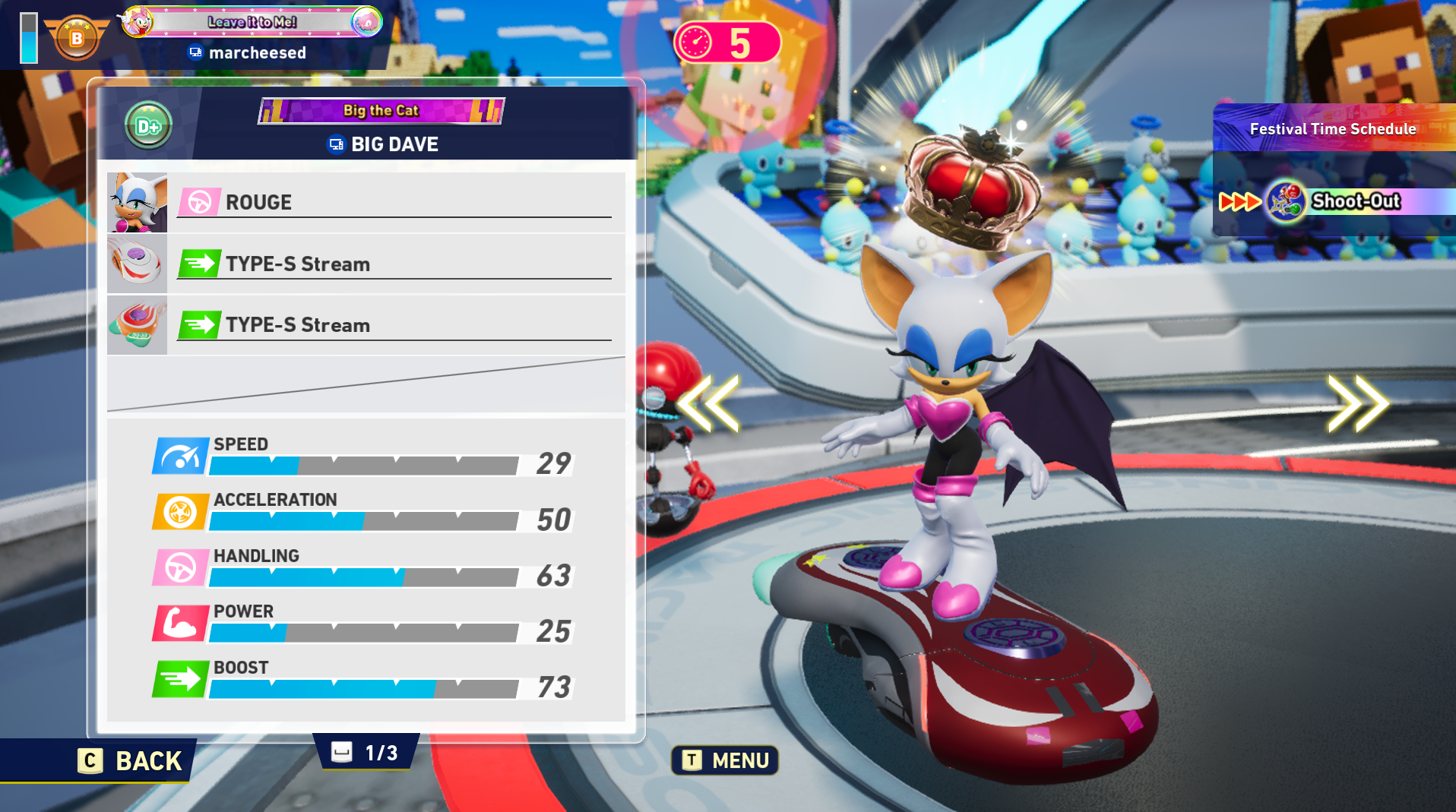
Task: Select the ROUGE character row
Action: [x=366, y=203]
